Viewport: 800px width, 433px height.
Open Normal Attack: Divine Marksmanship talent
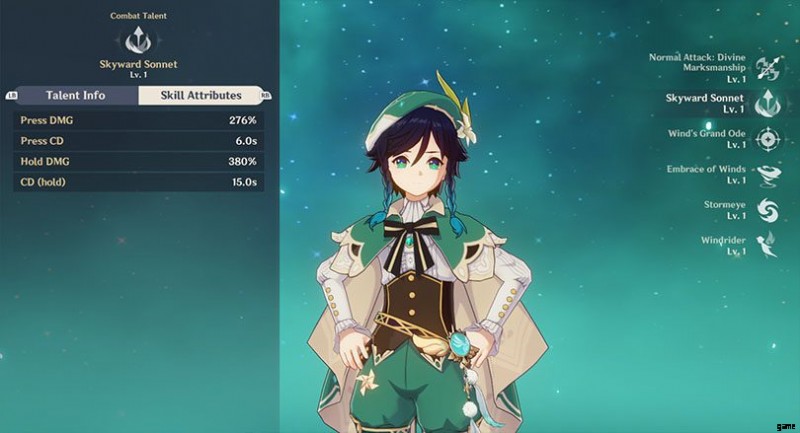pos(769,66)
